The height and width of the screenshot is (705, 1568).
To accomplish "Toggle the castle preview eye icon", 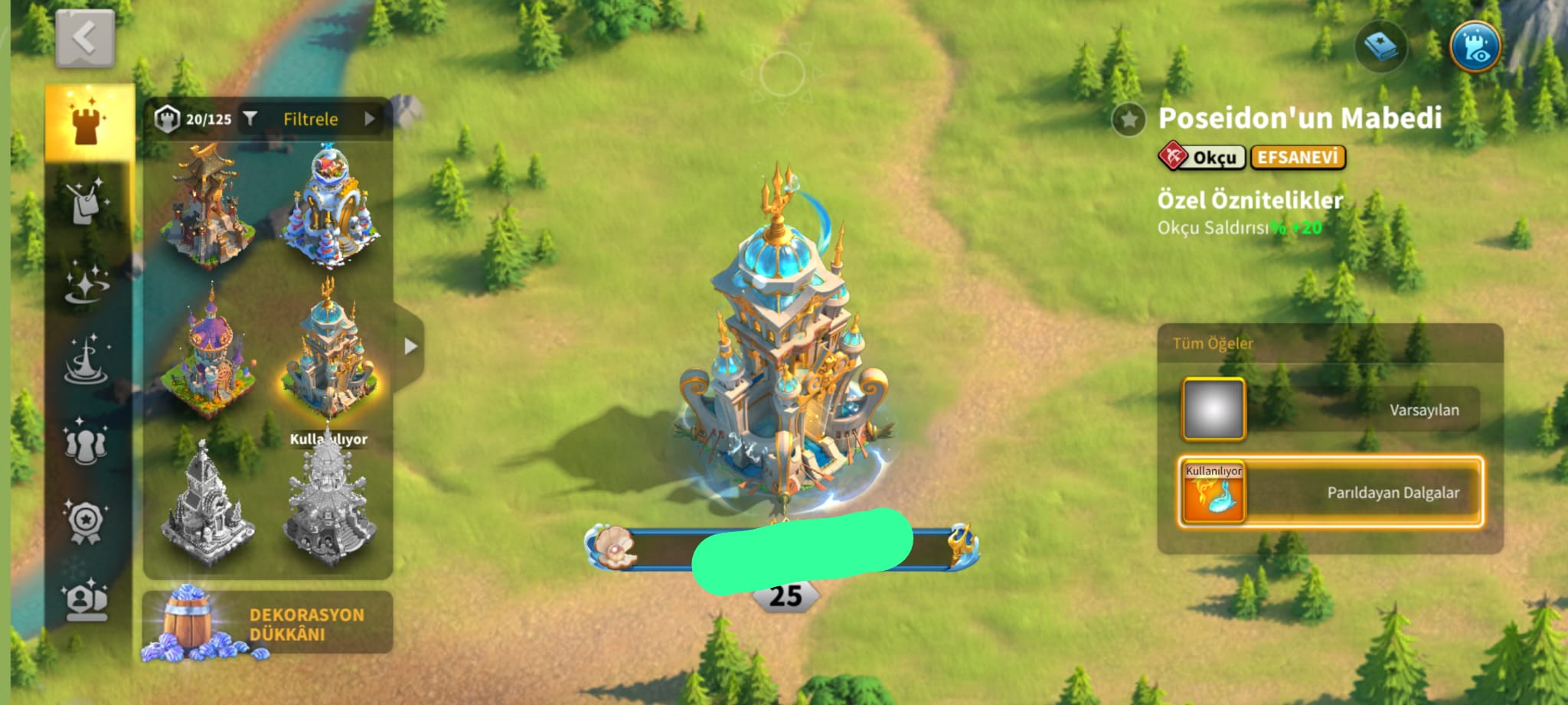I will [x=1475, y=47].
